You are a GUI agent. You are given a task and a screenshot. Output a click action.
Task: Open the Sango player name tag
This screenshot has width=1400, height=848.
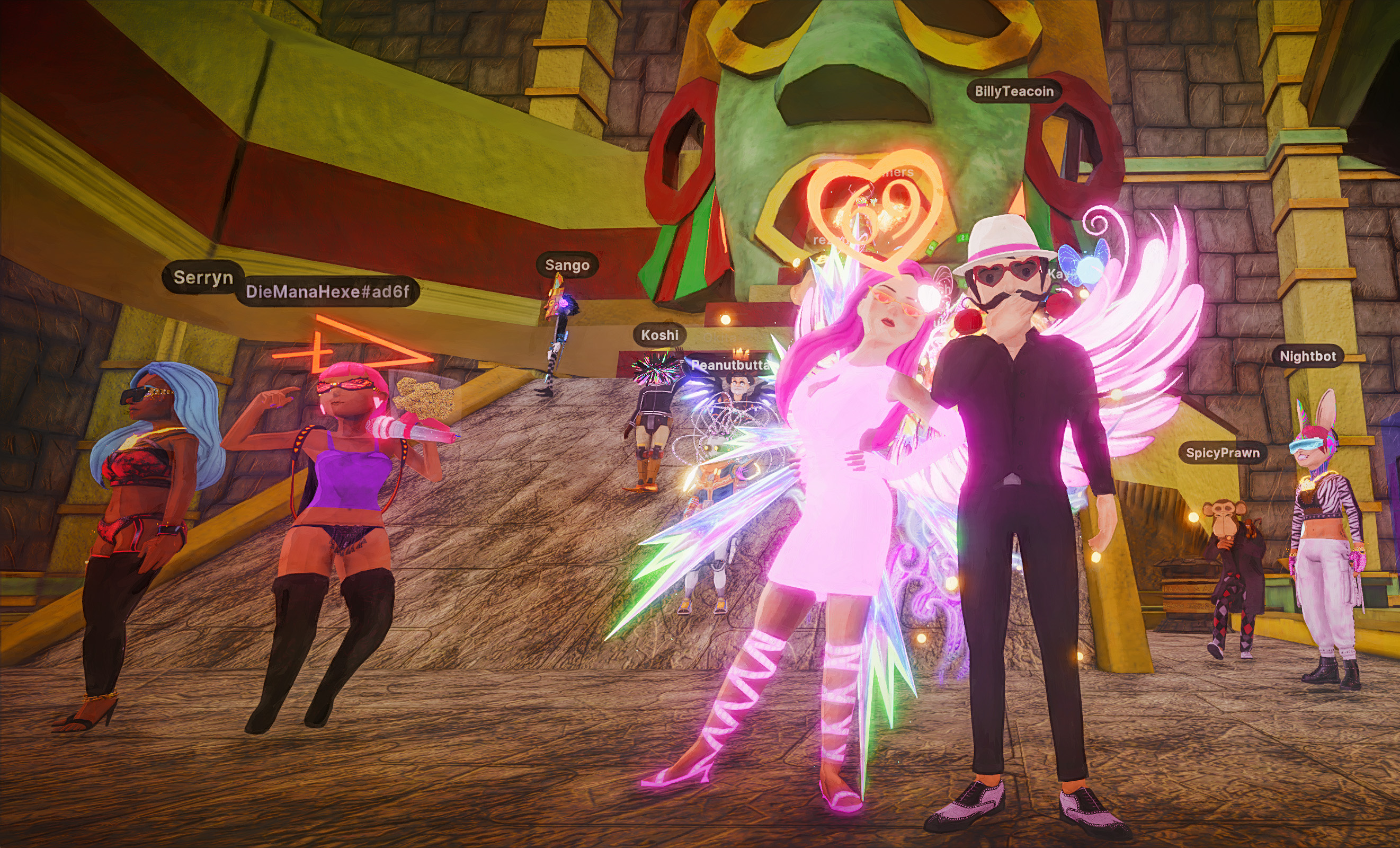pyautogui.click(x=566, y=266)
